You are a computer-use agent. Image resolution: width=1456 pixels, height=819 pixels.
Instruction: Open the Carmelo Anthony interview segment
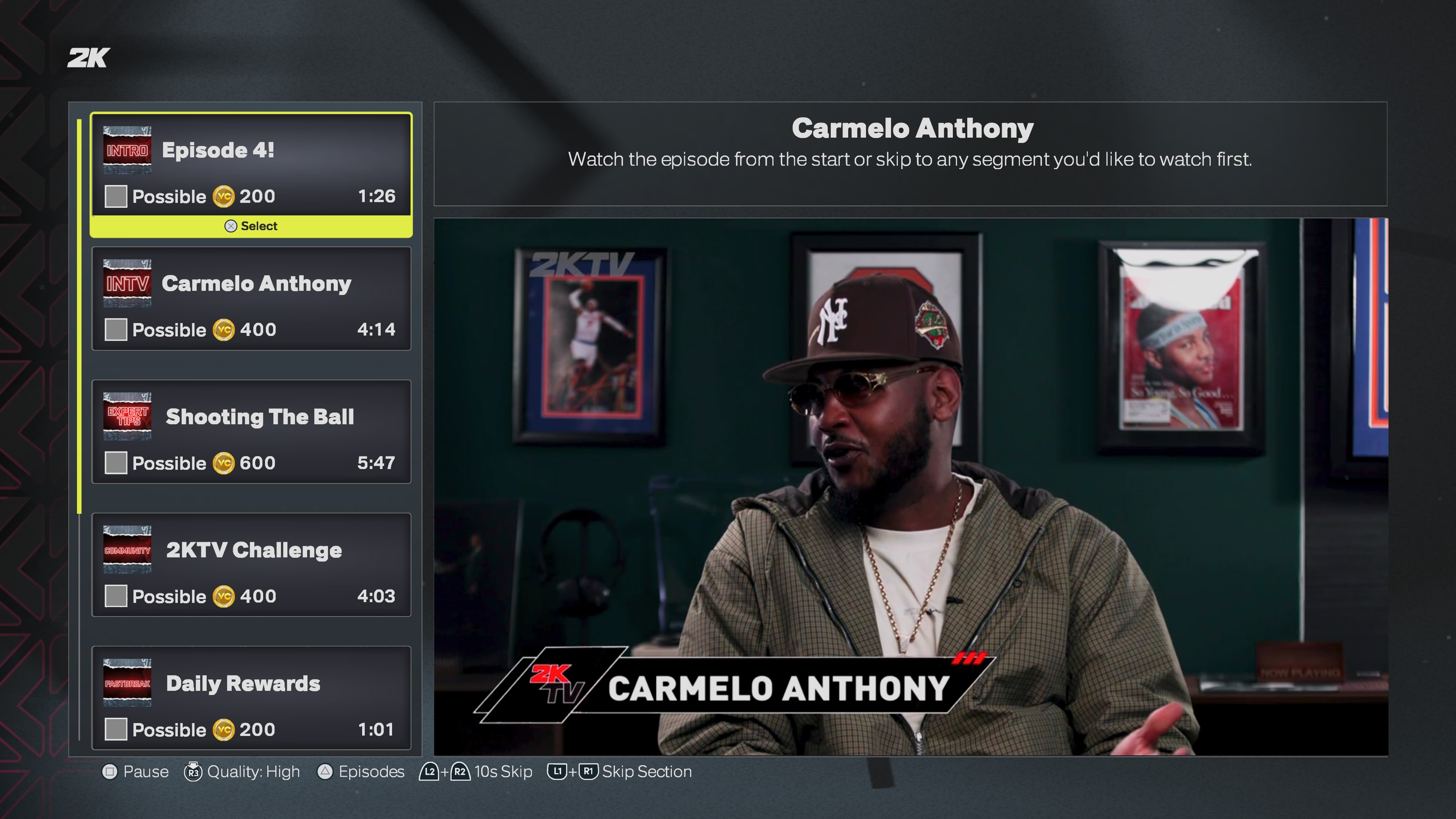[x=251, y=298]
